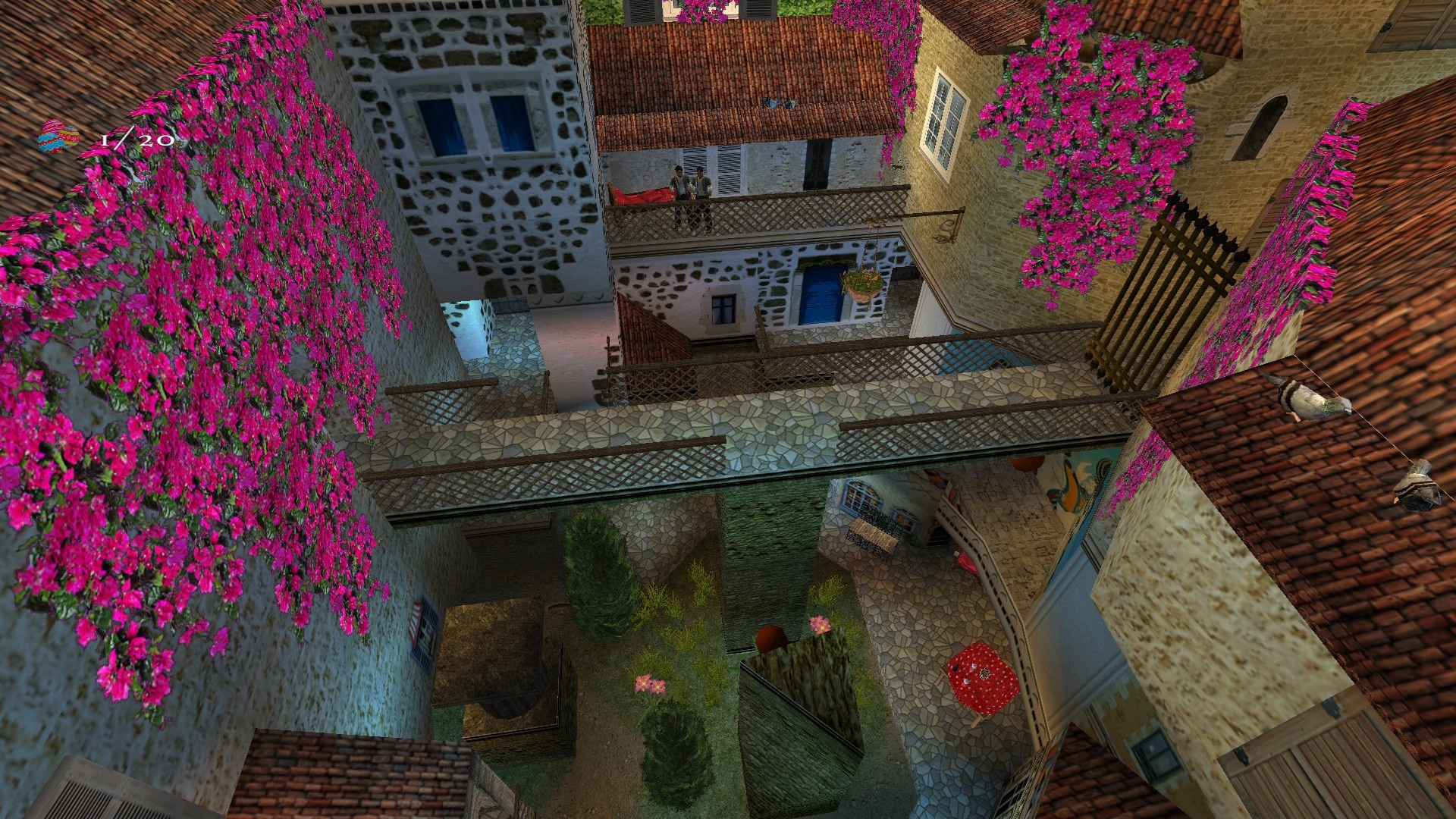
Task: Click the painted egg collectible icon
Action: point(59,138)
